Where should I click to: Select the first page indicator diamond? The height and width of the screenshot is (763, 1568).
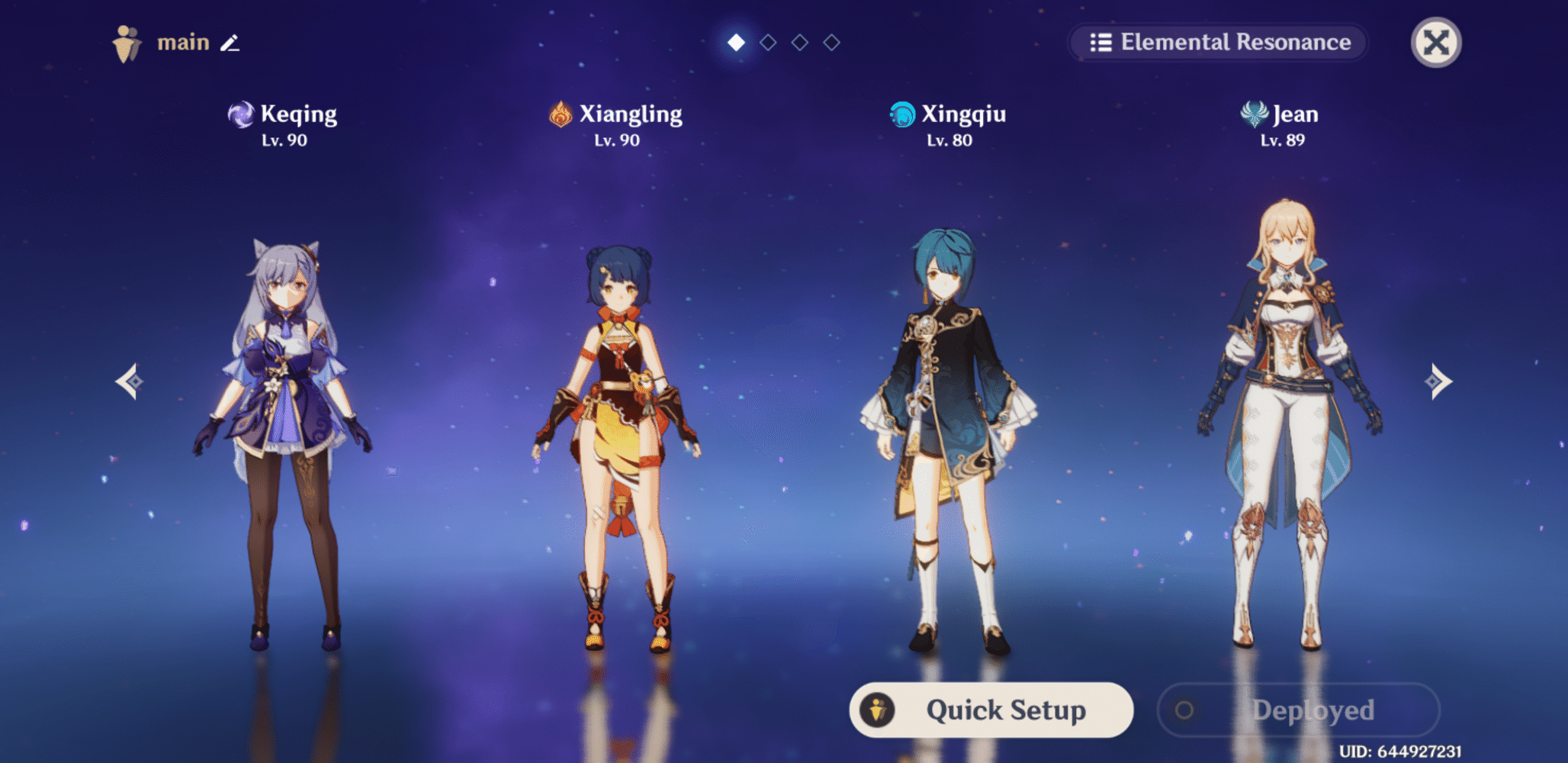coord(734,42)
